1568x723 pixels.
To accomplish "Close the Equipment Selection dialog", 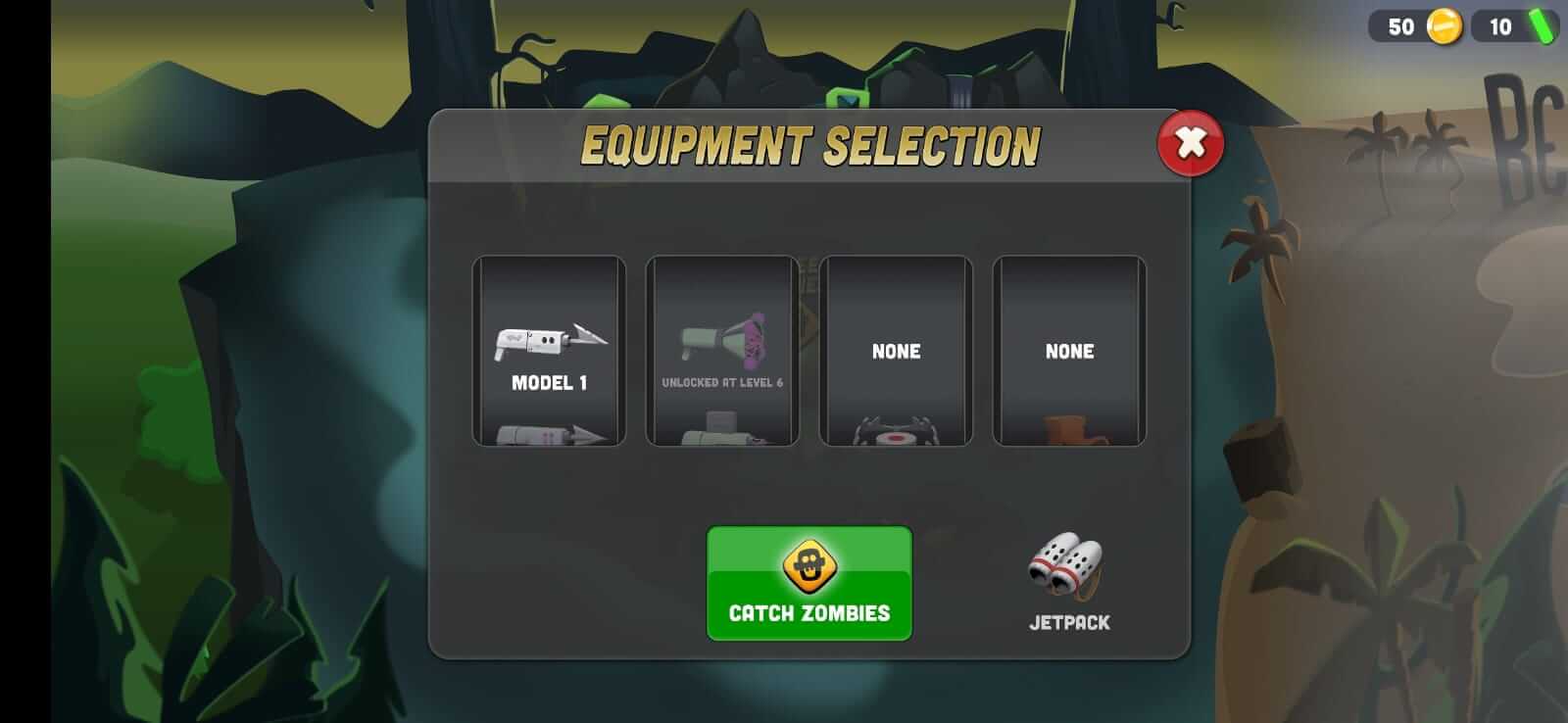I will point(1189,143).
